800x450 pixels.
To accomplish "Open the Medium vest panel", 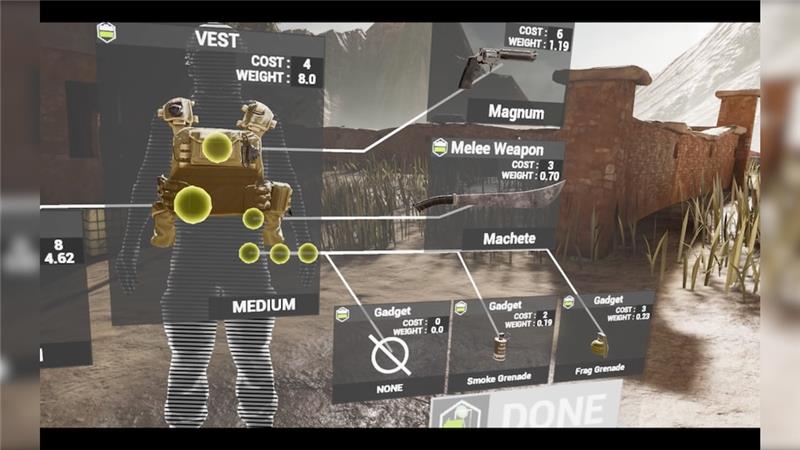I will coord(212,170).
